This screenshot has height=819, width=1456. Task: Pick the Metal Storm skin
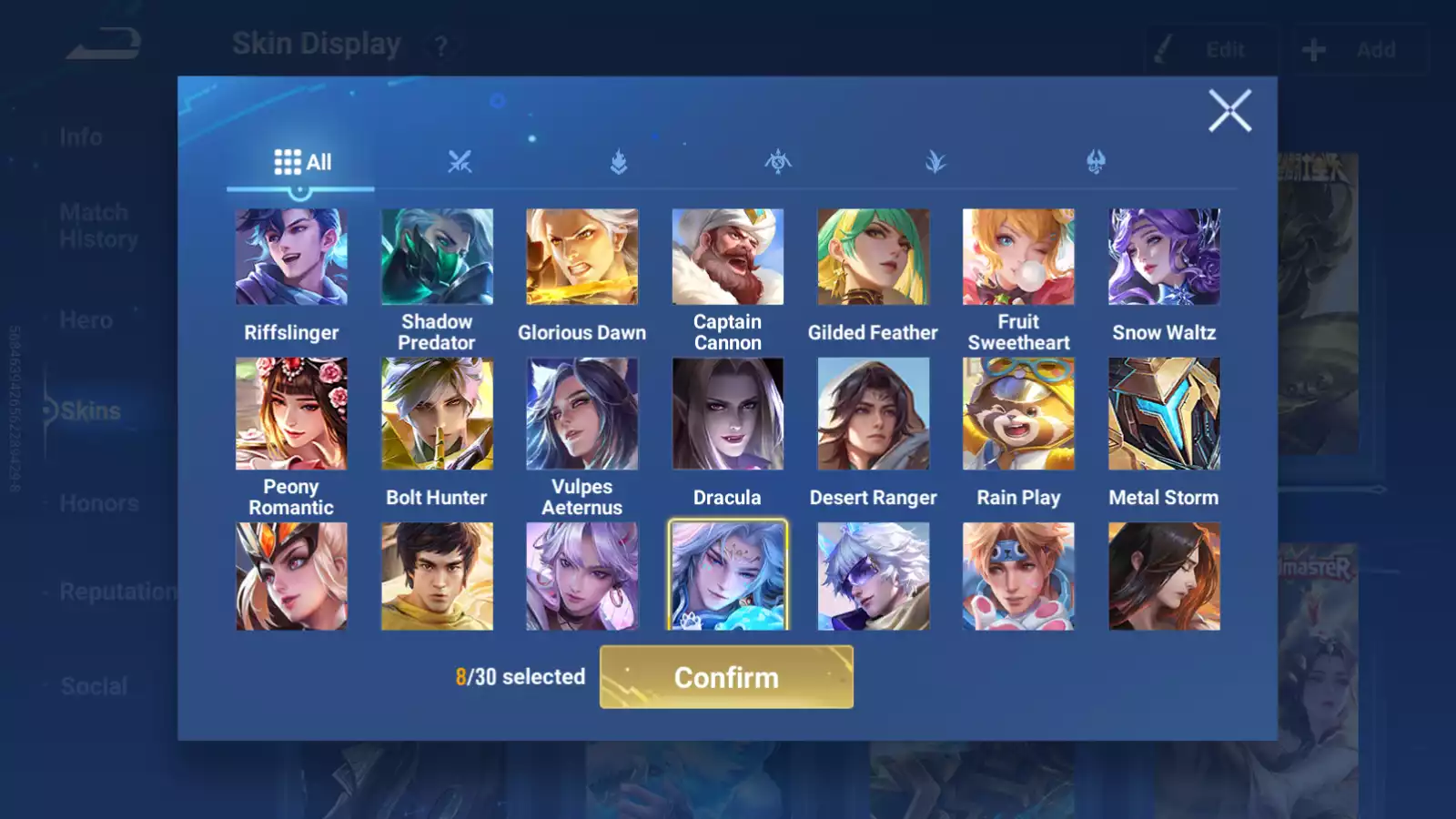click(1164, 414)
